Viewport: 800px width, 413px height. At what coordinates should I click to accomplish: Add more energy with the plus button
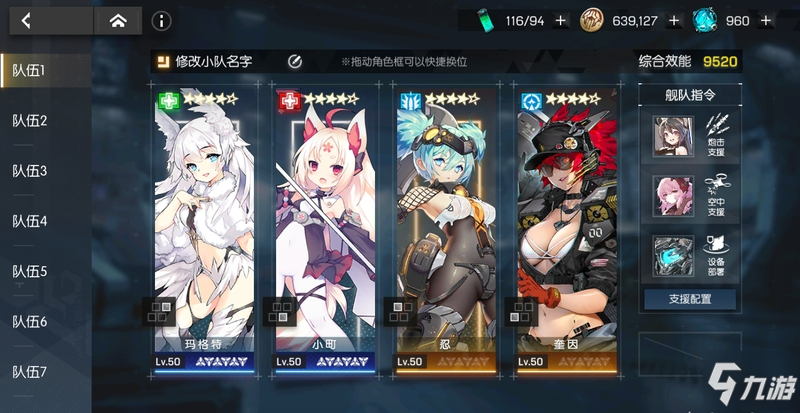(560, 20)
